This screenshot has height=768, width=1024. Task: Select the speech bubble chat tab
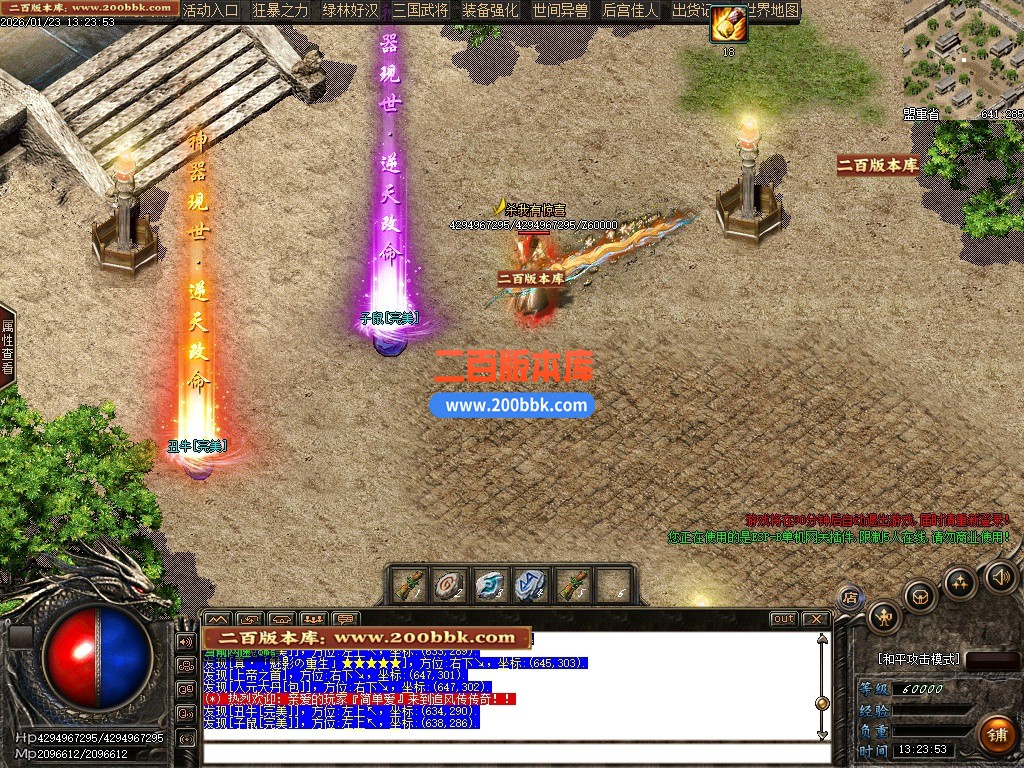[347, 619]
